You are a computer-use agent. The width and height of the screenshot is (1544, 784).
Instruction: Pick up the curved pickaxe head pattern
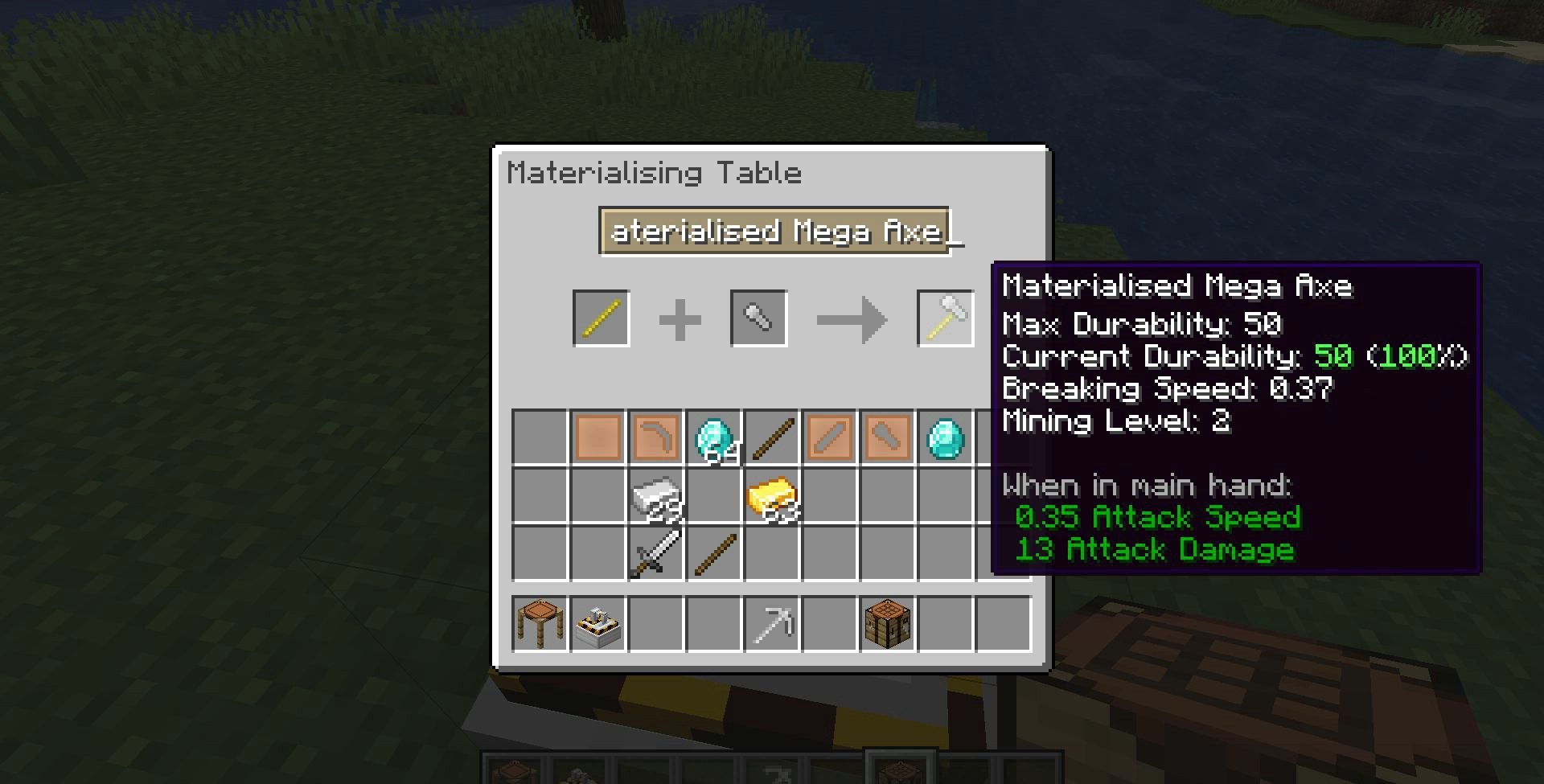(x=656, y=438)
